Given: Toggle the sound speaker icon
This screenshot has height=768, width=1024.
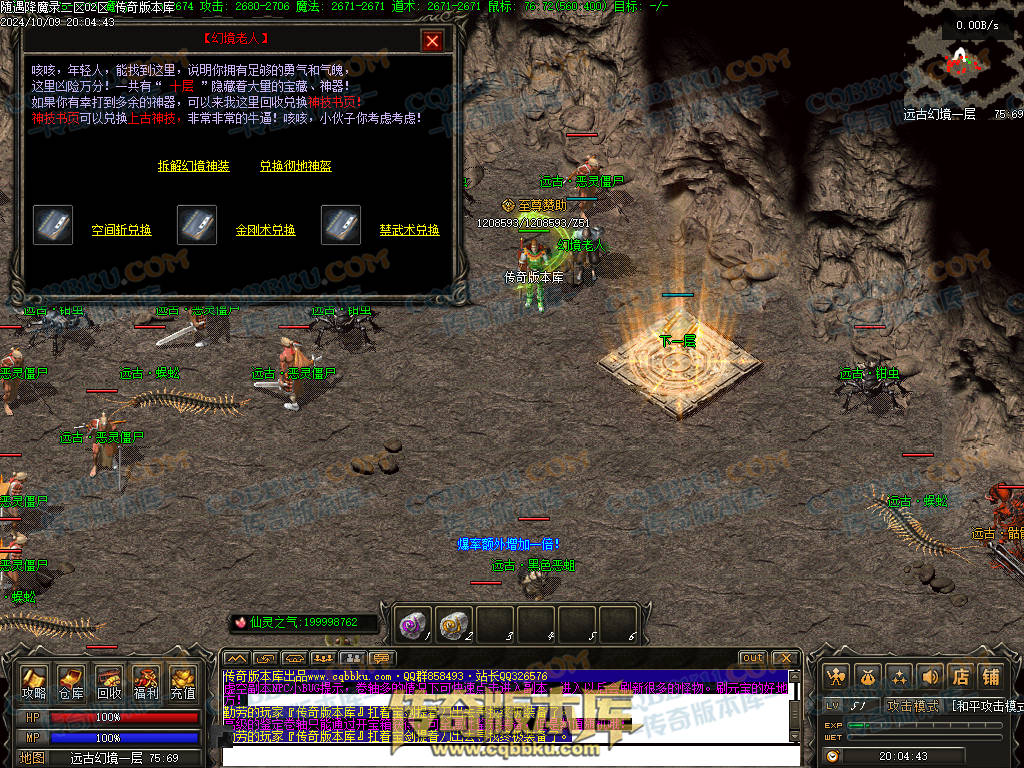Looking at the screenshot, I should click(931, 677).
